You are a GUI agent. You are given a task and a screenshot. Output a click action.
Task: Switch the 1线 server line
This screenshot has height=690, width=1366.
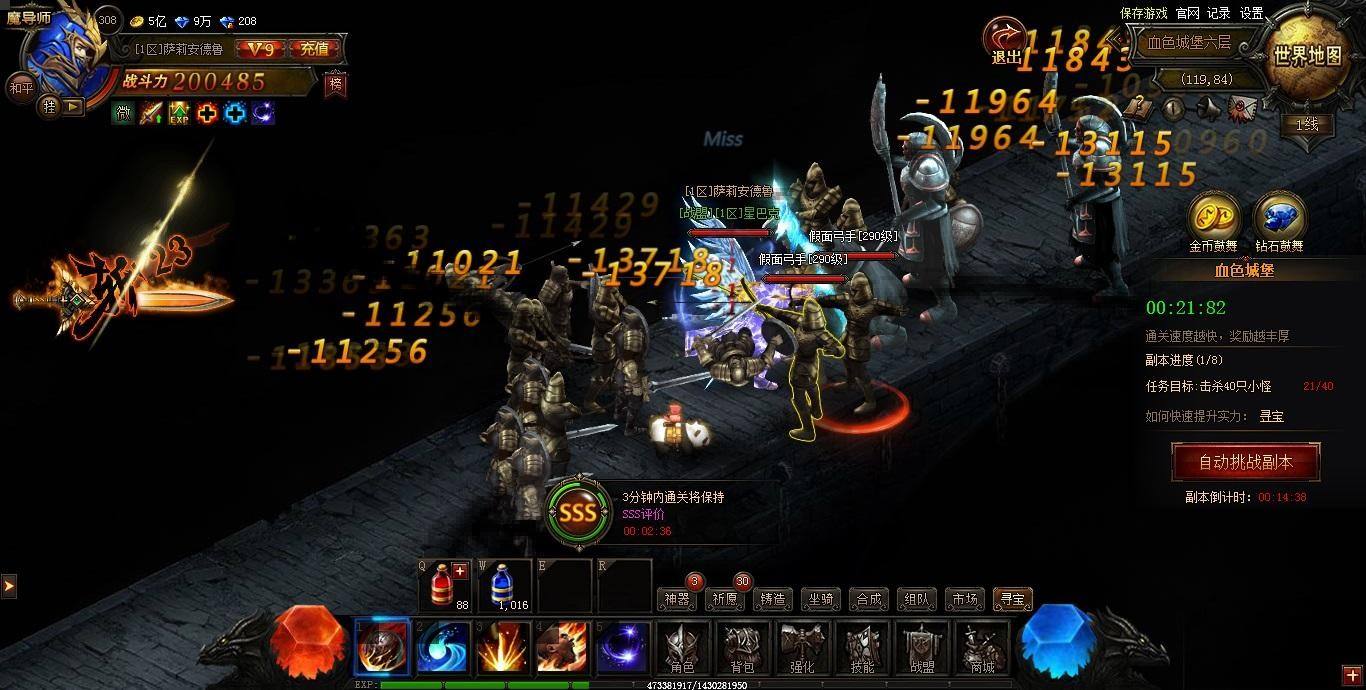(1307, 125)
